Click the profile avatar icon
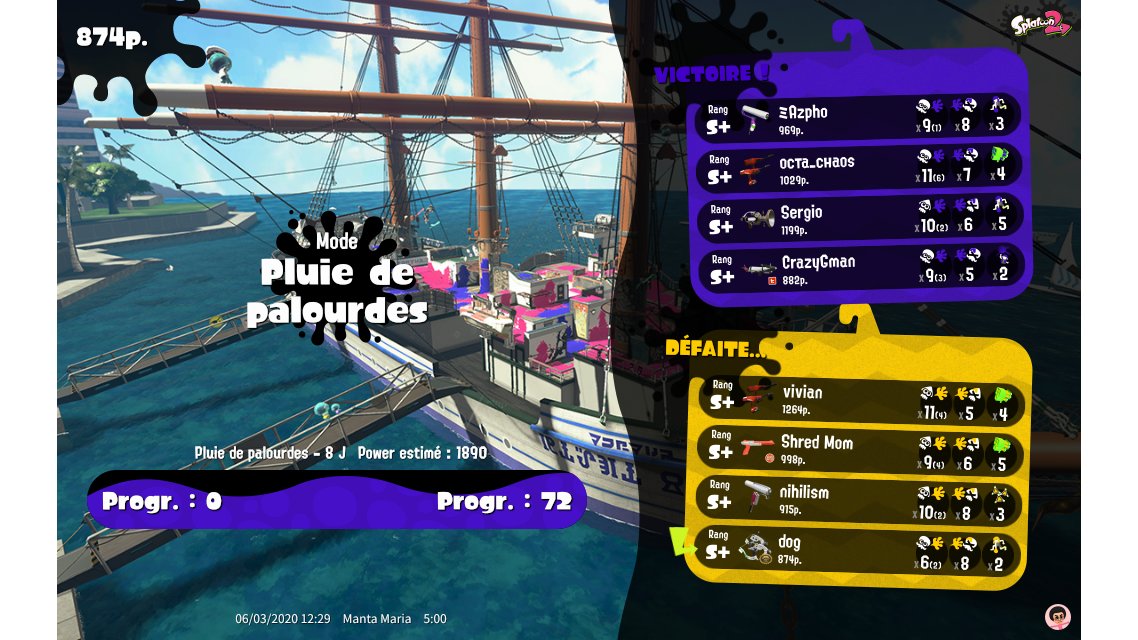This screenshot has height=640, width=1138. click(1057, 616)
